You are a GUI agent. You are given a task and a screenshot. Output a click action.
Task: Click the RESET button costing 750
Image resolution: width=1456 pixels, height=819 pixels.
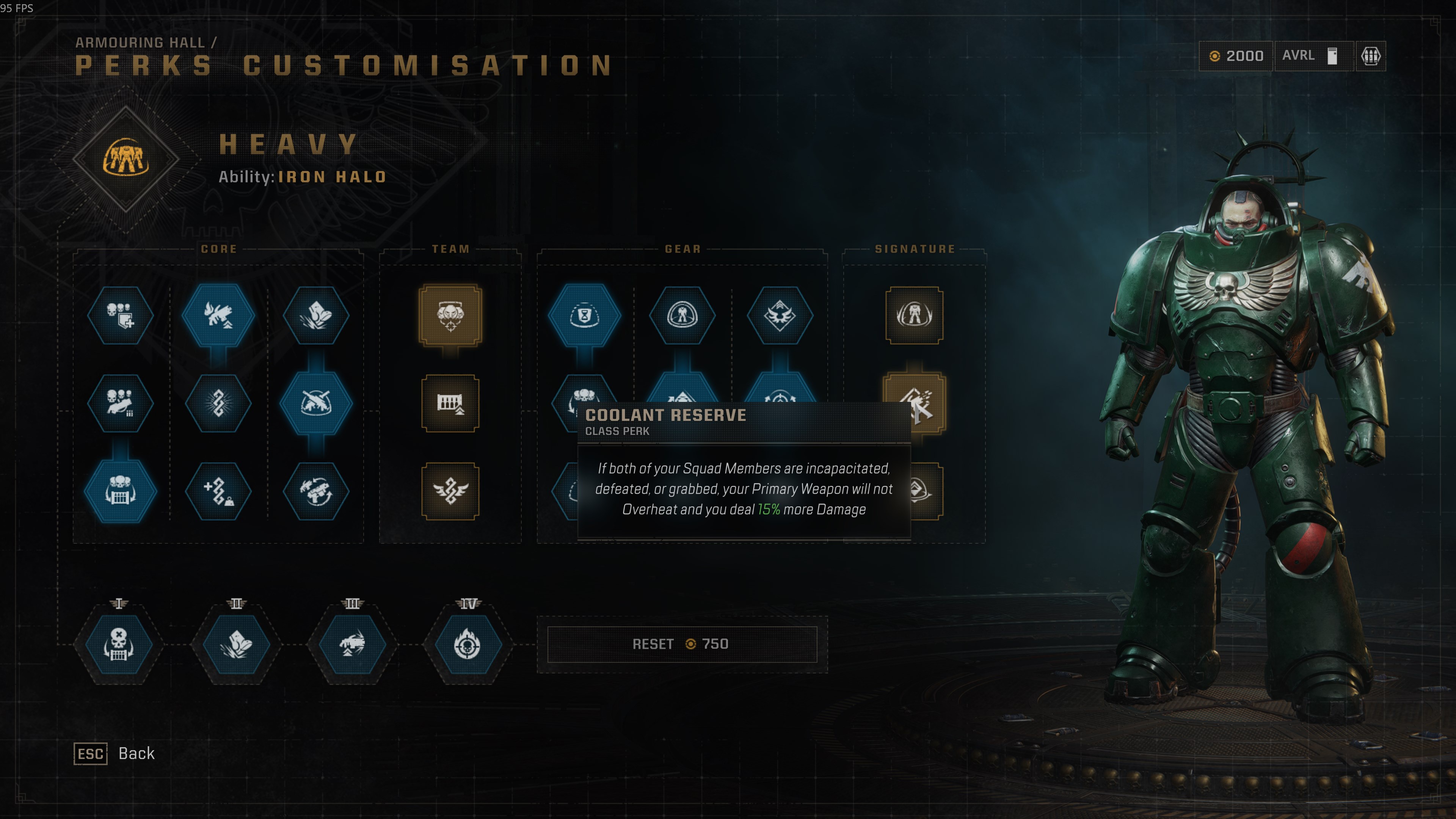(684, 644)
